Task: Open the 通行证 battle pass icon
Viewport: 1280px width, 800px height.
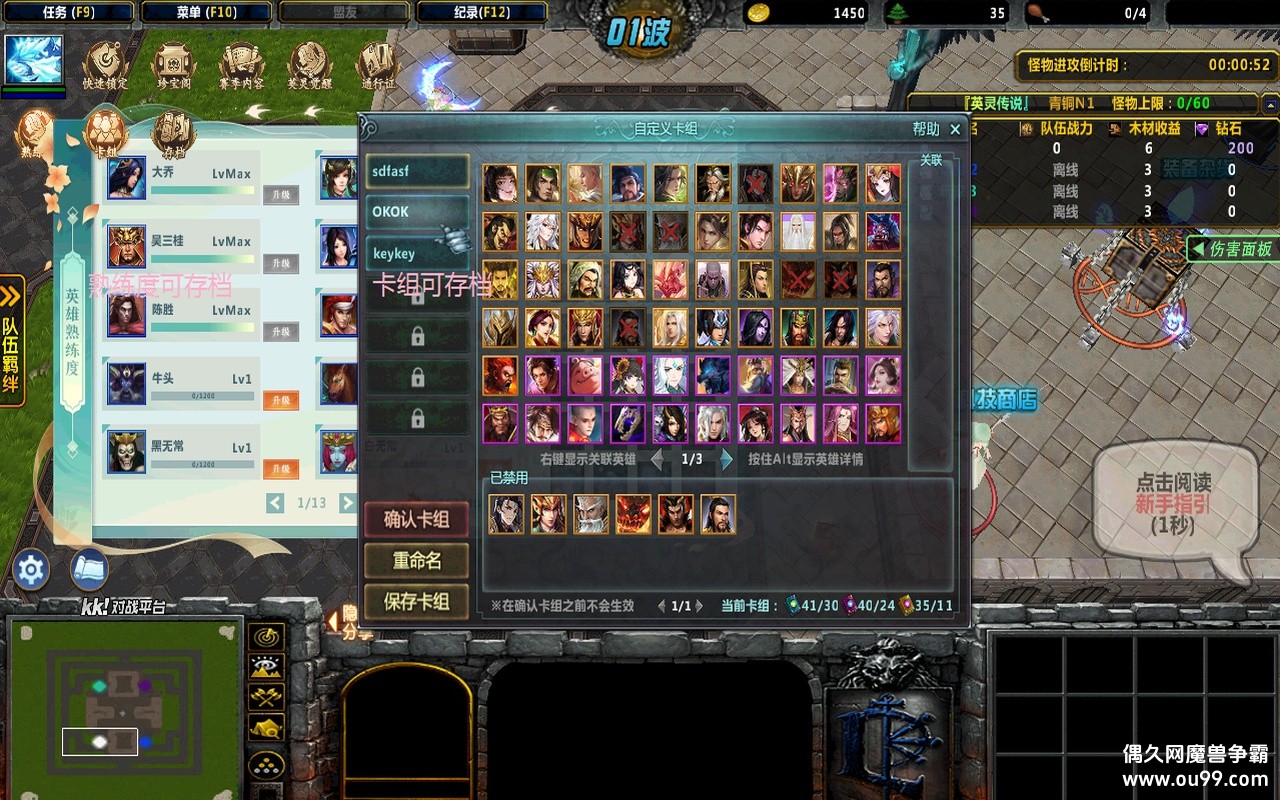Action: (x=377, y=66)
